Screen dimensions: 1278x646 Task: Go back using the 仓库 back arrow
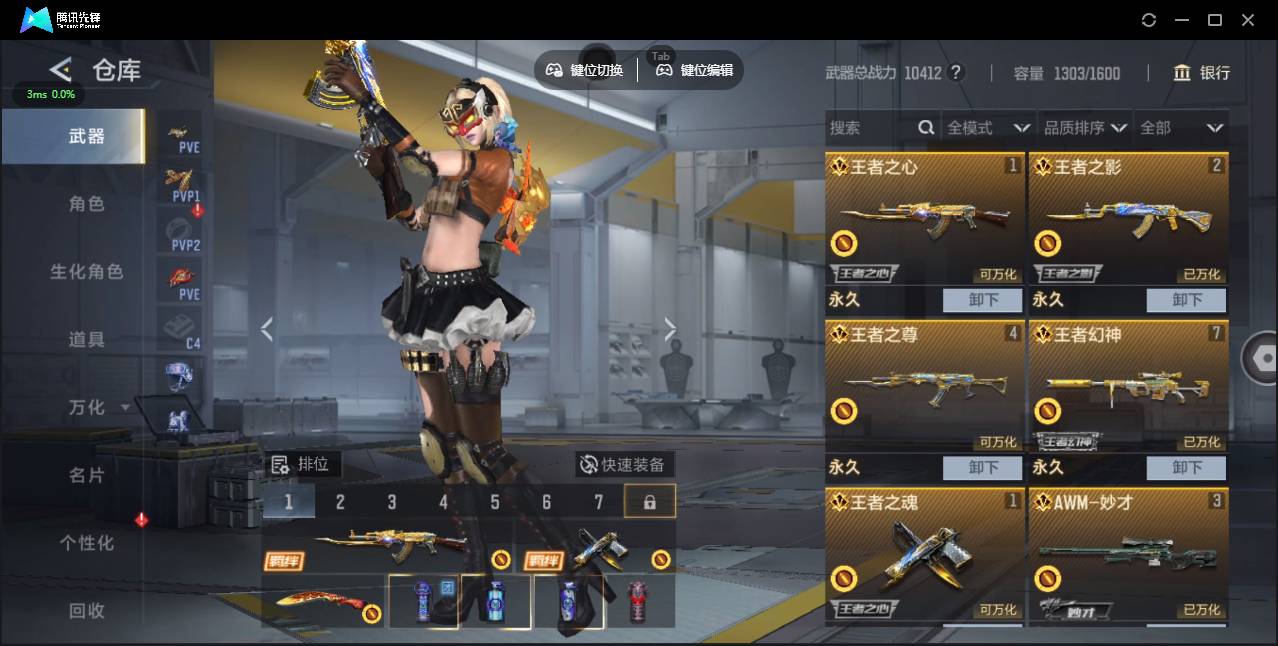tap(61, 70)
